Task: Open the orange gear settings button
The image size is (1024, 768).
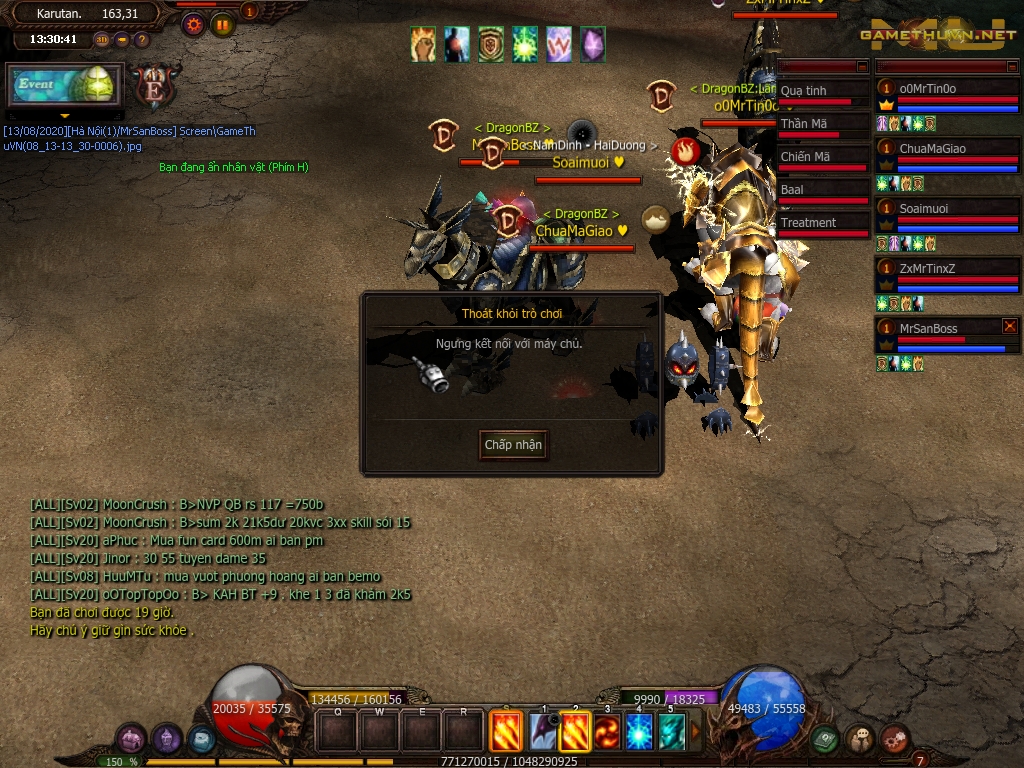Action: point(194,25)
